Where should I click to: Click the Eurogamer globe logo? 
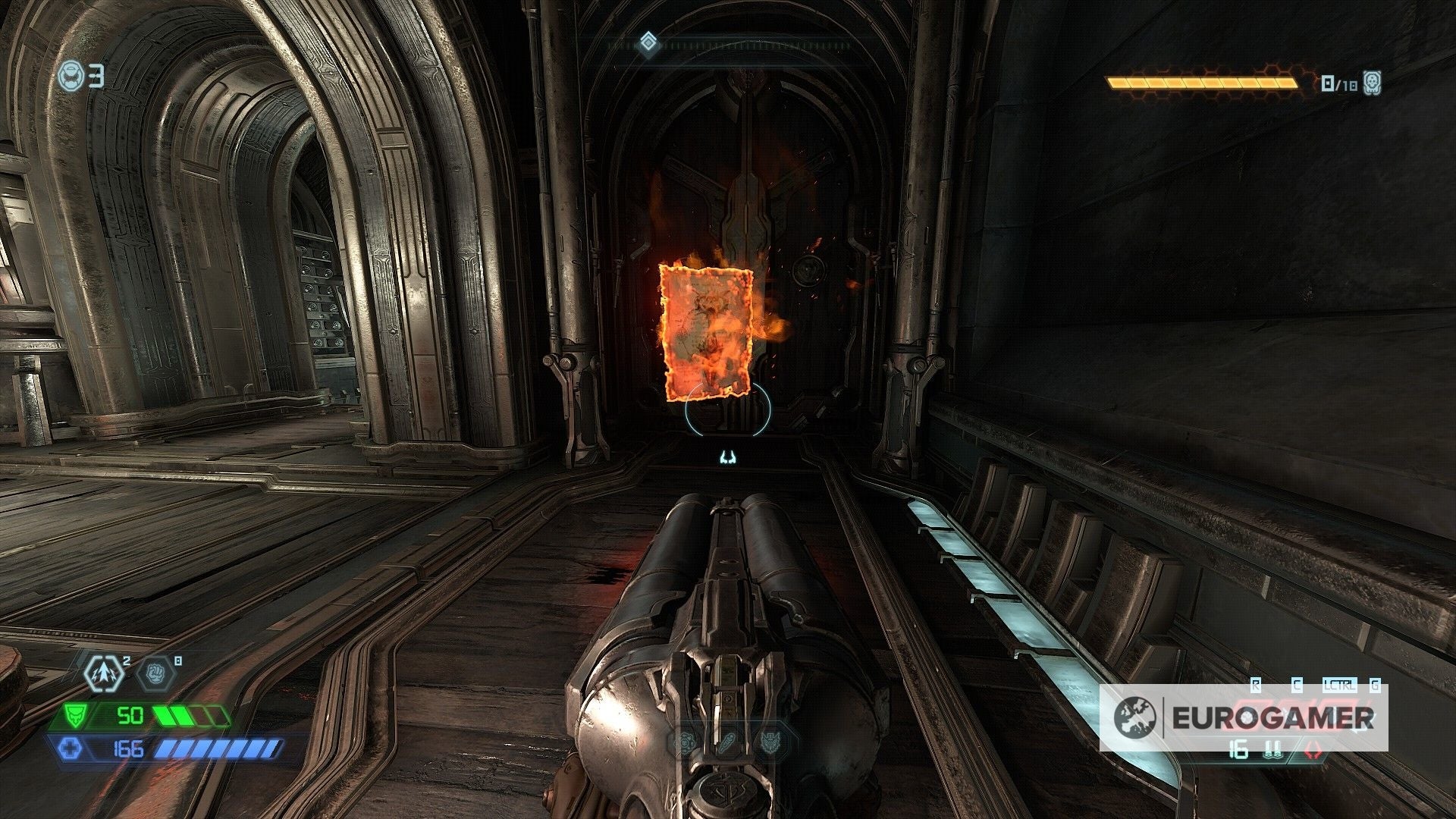1135,717
